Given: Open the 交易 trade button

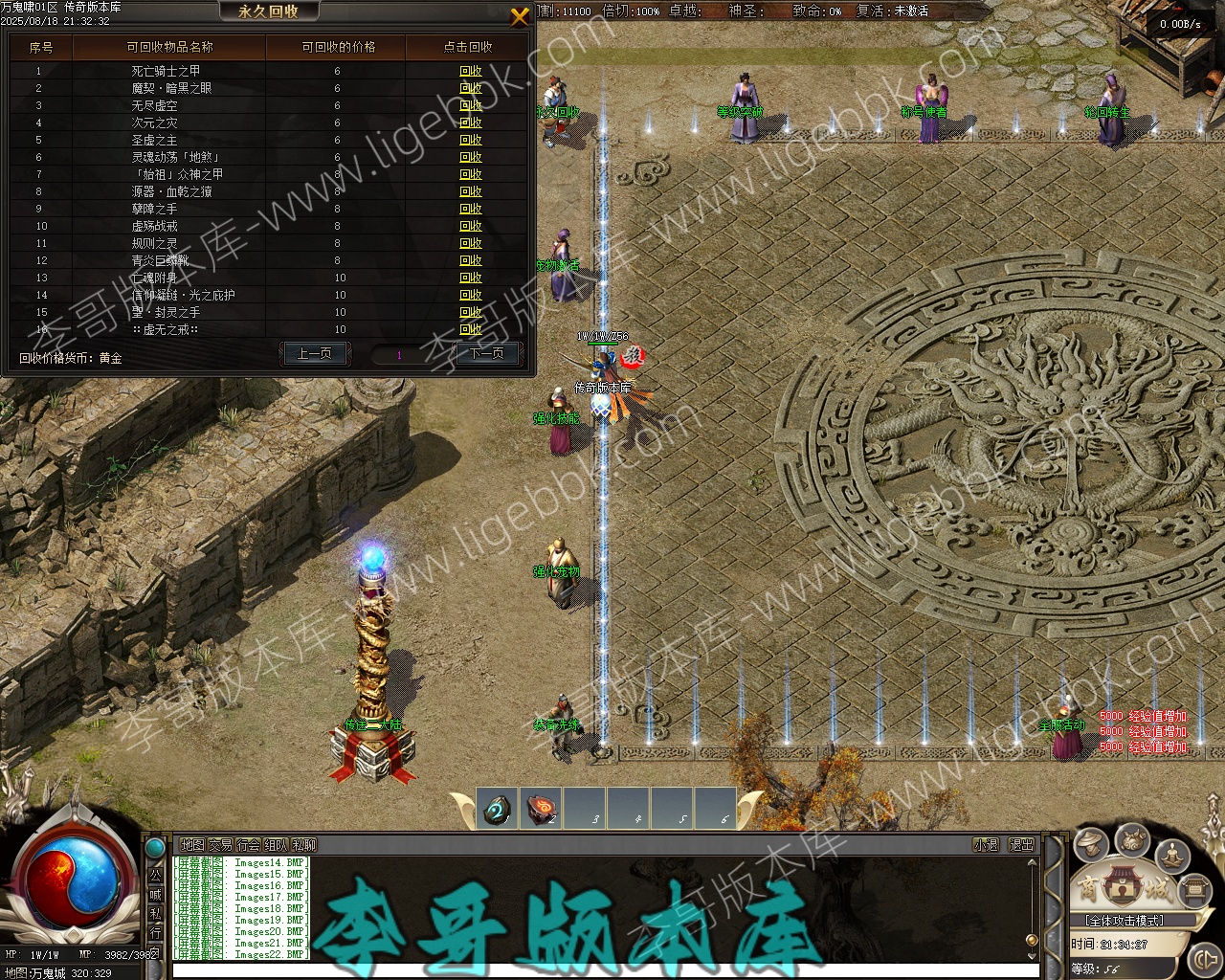Looking at the screenshot, I should point(220,845).
